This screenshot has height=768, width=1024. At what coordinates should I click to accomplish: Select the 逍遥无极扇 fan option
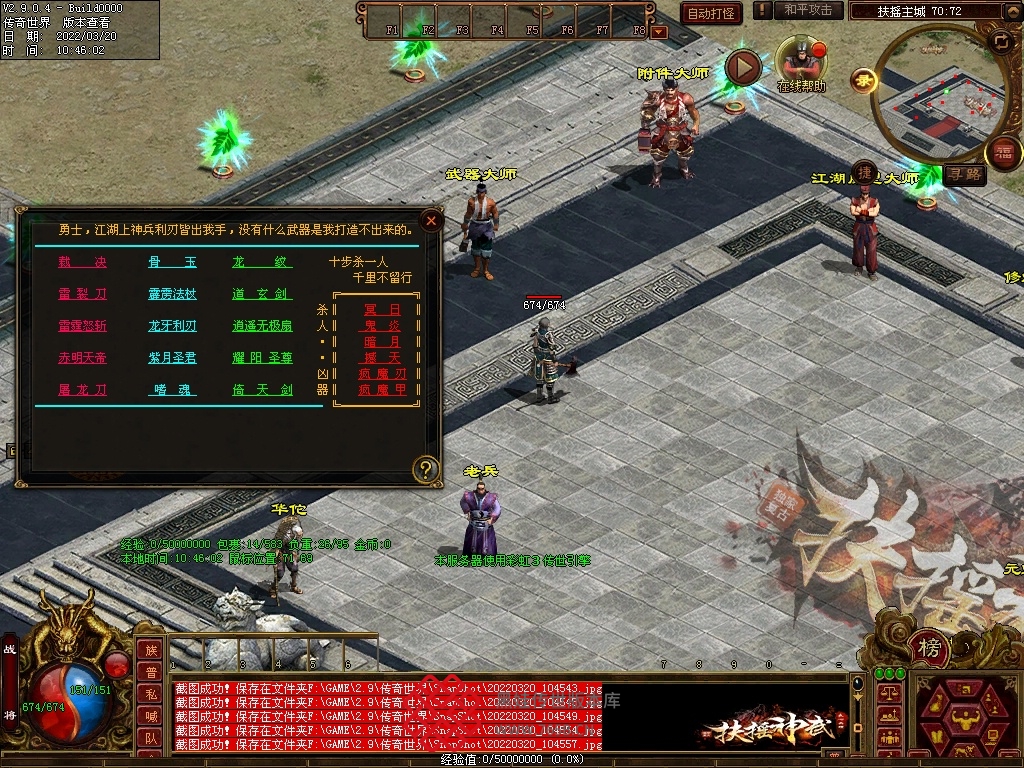[262, 326]
